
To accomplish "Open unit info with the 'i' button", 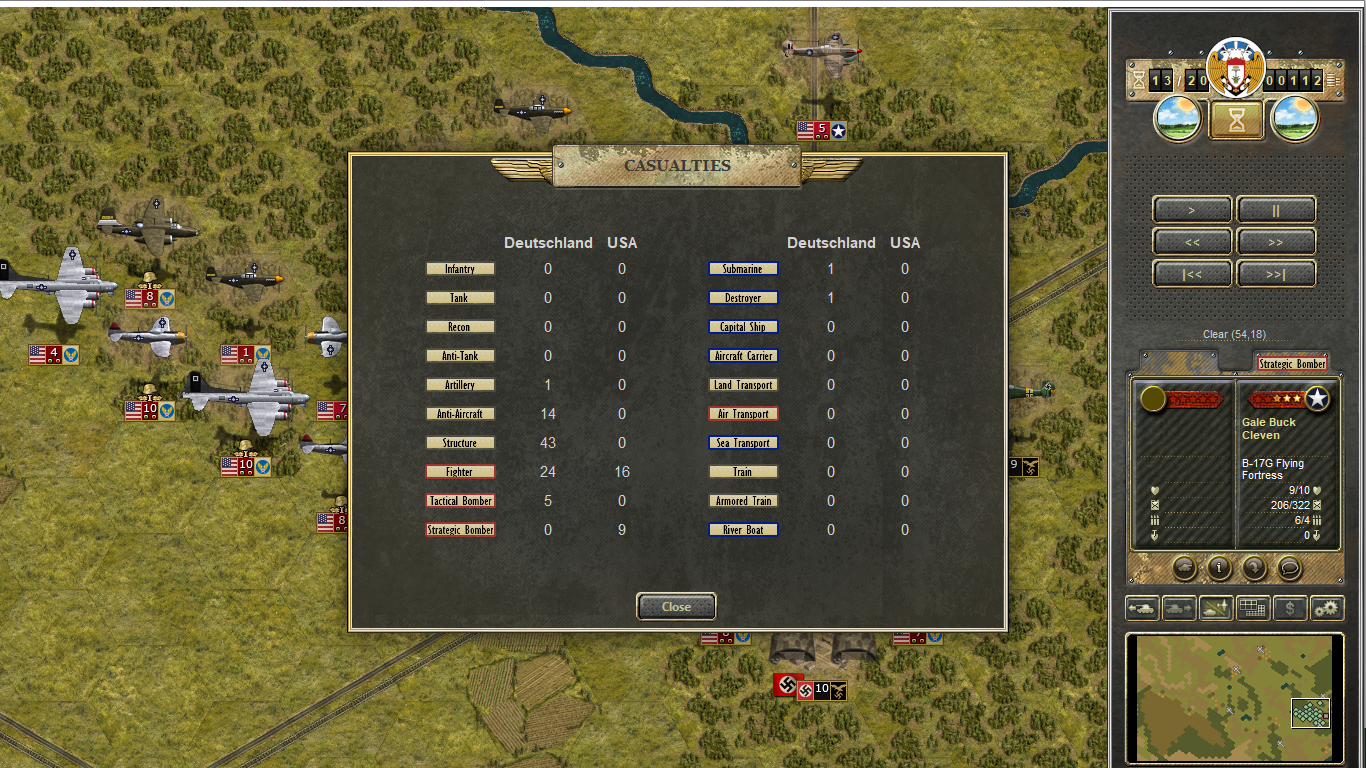I will [x=1218, y=568].
